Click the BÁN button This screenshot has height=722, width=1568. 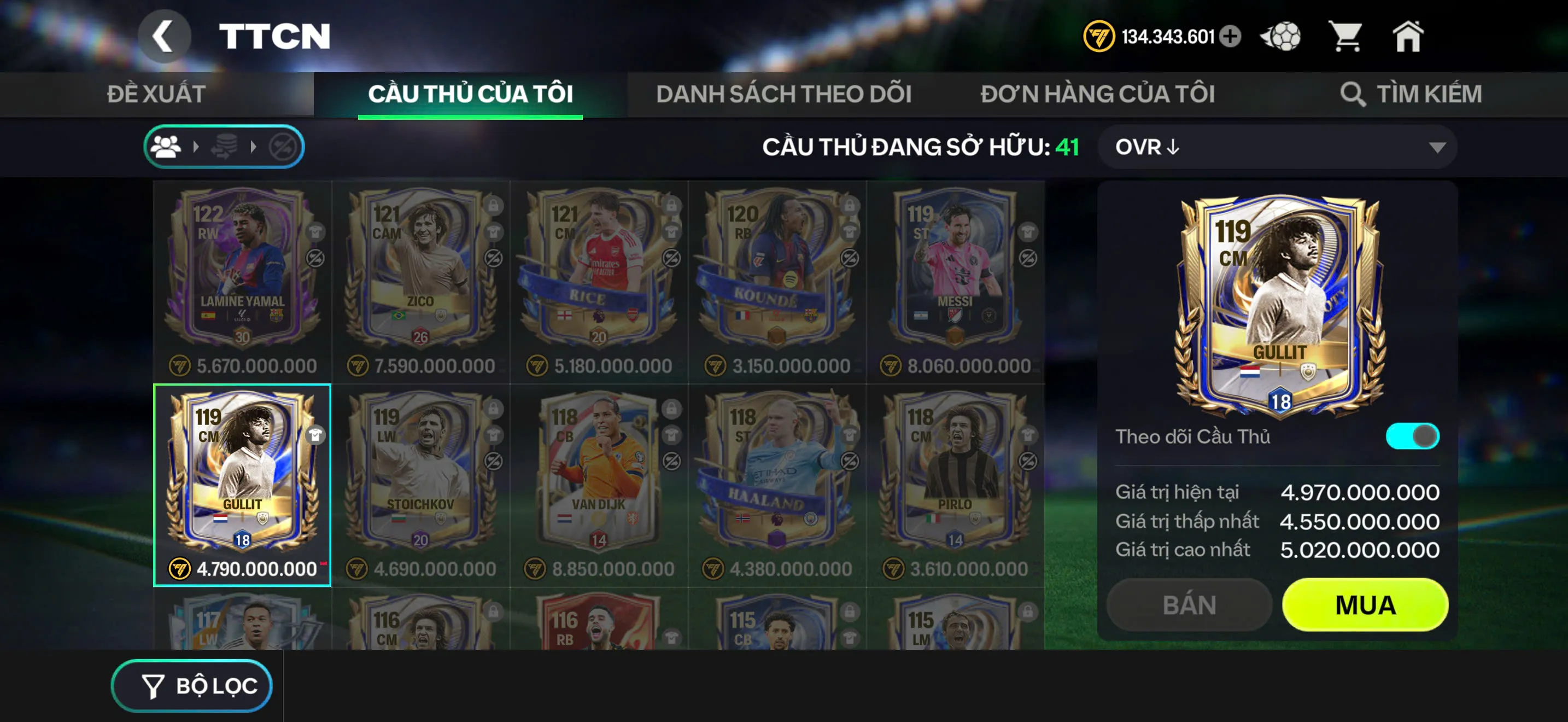coord(1190,604)
